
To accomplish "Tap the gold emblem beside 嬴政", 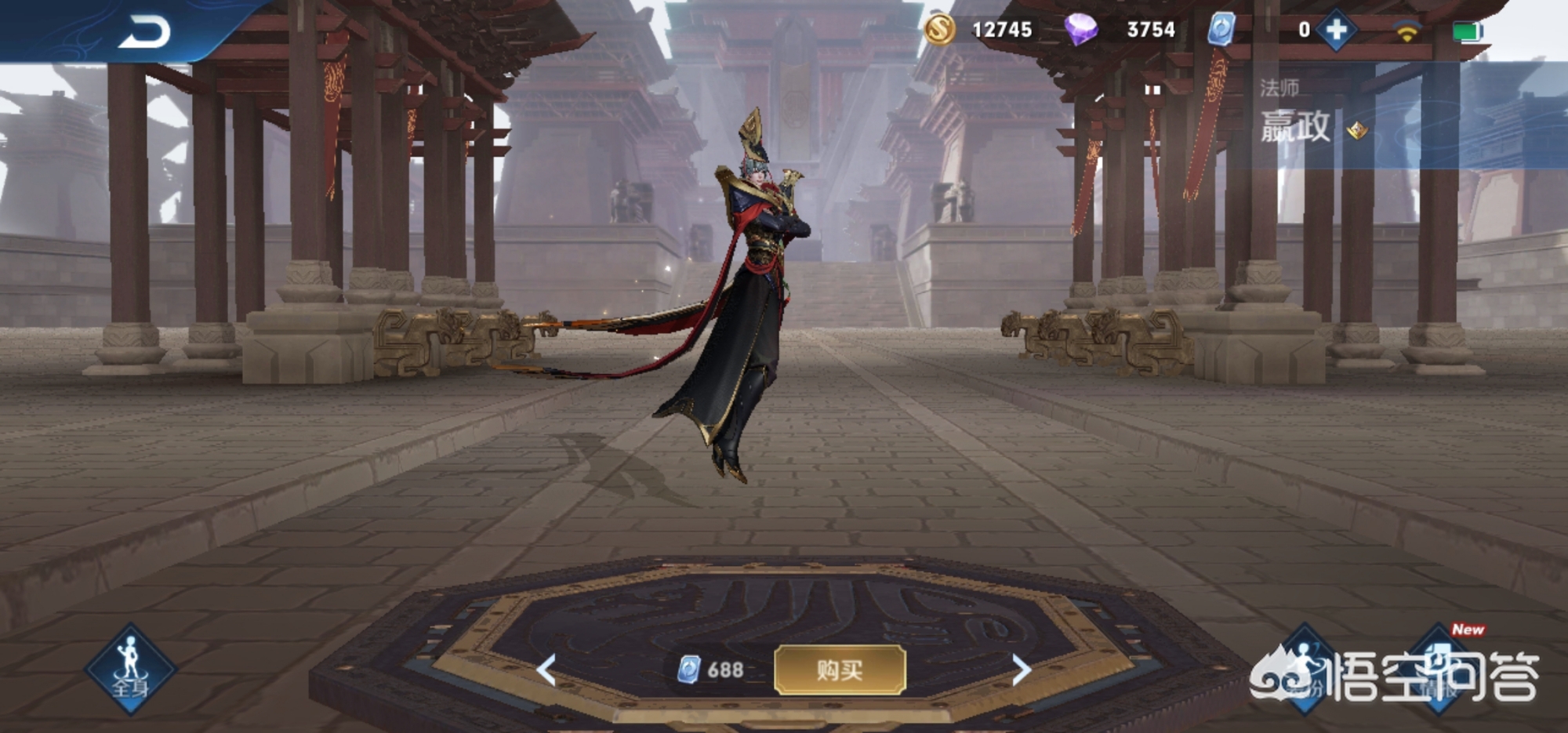I will click(x=1357, y=130).
